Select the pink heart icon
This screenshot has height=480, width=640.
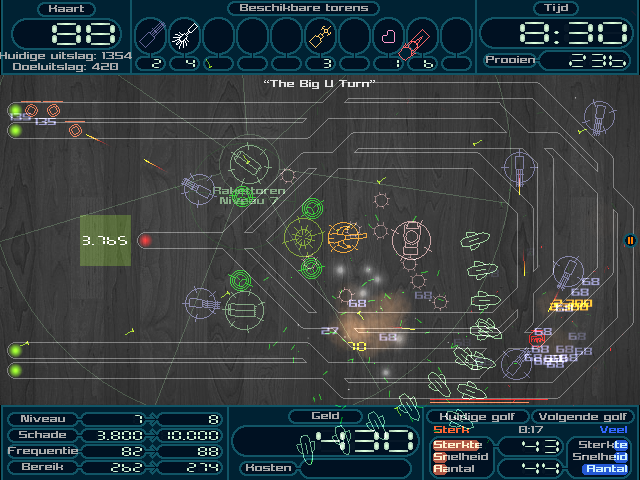tap(388, 38)
